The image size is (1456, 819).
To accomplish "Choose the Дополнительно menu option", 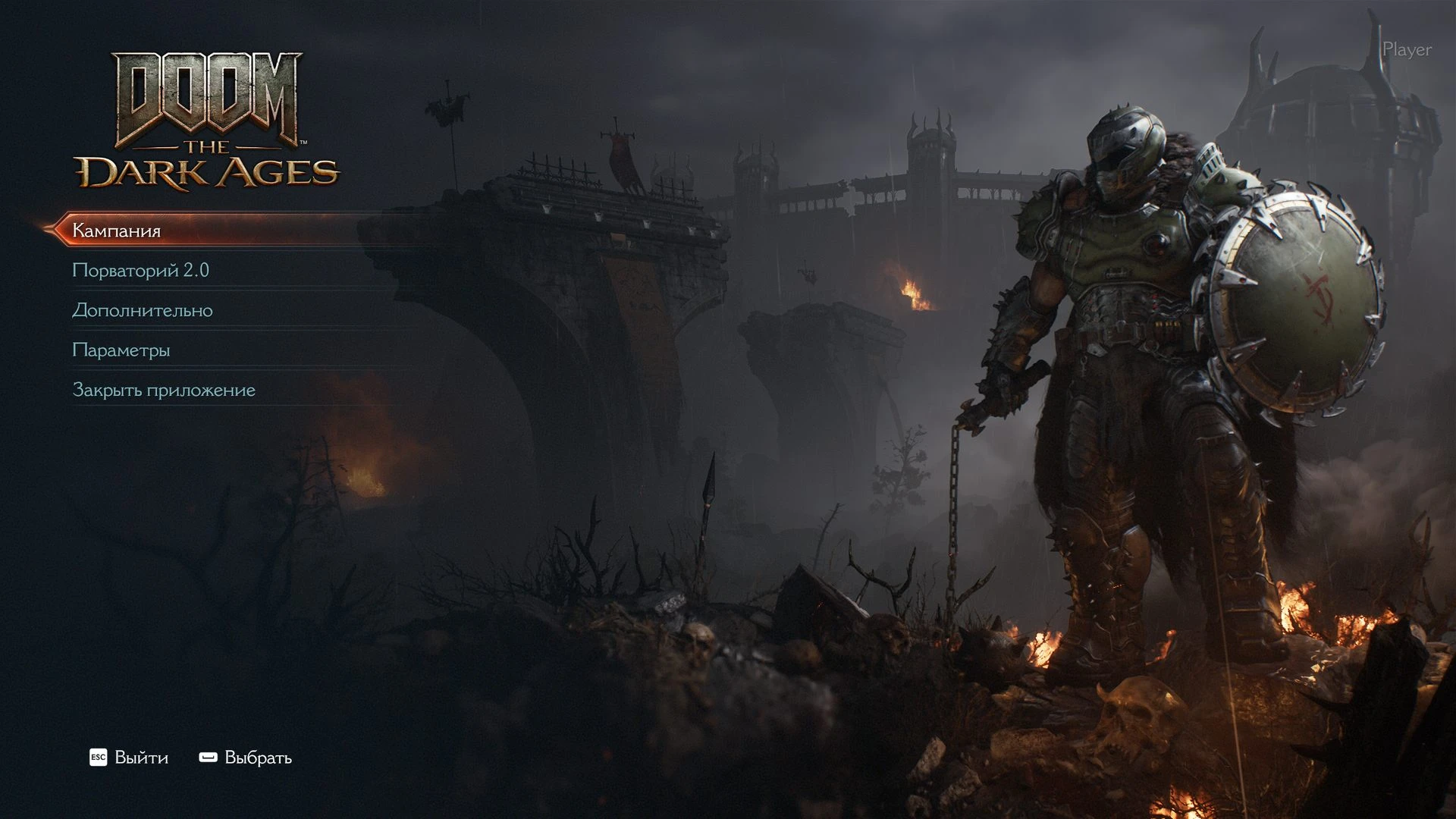I will pyautogui.click(x=143, y=310).
